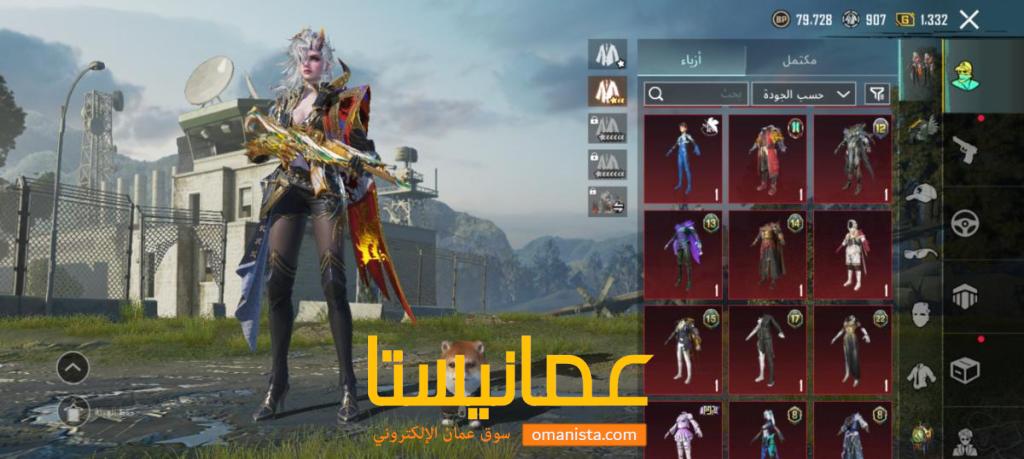Choose the purple hooded outfit numbered 13
Viewport: 1024px width, 459px height.
point(682,254)
